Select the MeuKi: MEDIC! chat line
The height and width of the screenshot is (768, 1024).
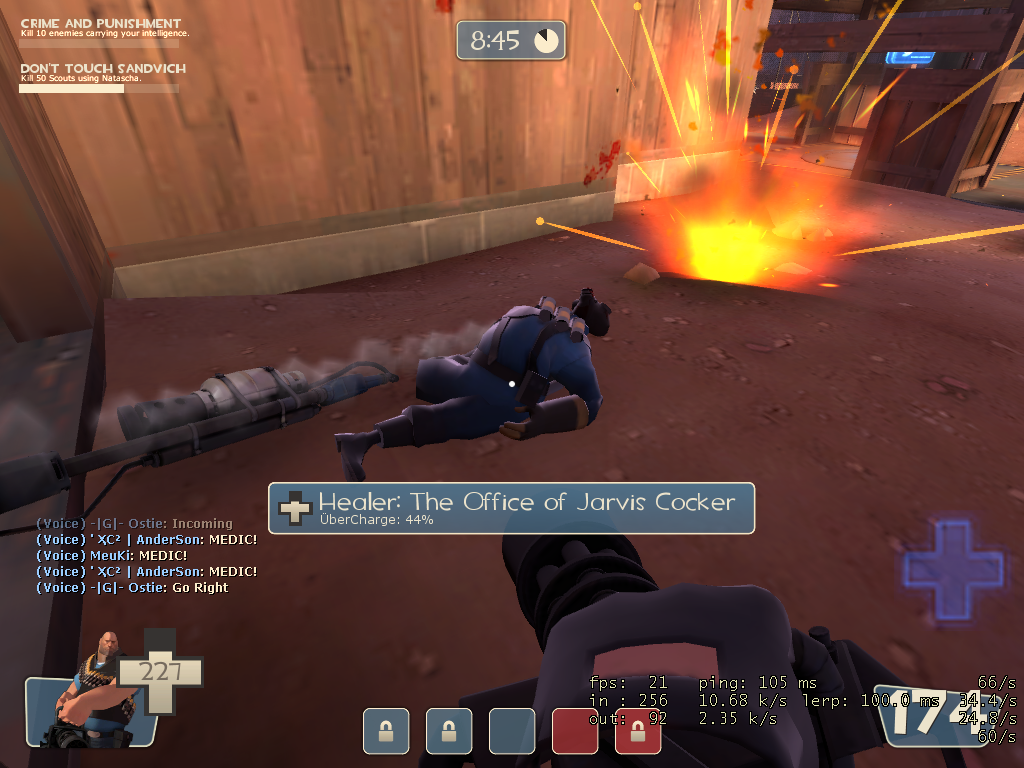(x=111, y=556)
